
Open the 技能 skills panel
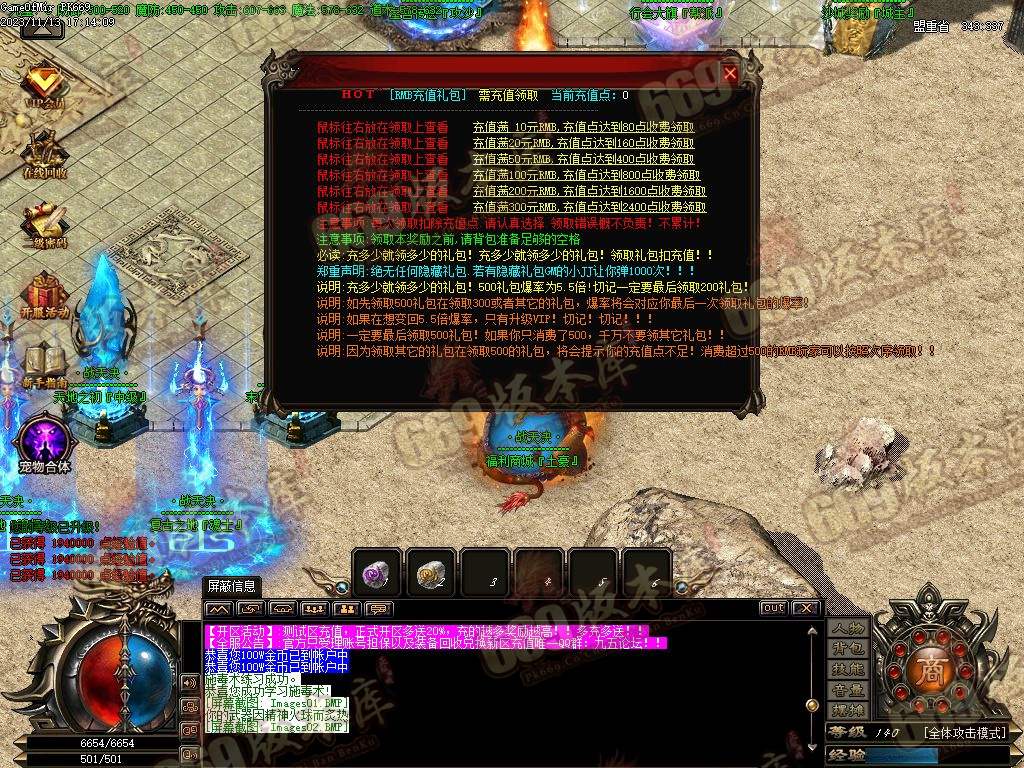tap(848, 669)
